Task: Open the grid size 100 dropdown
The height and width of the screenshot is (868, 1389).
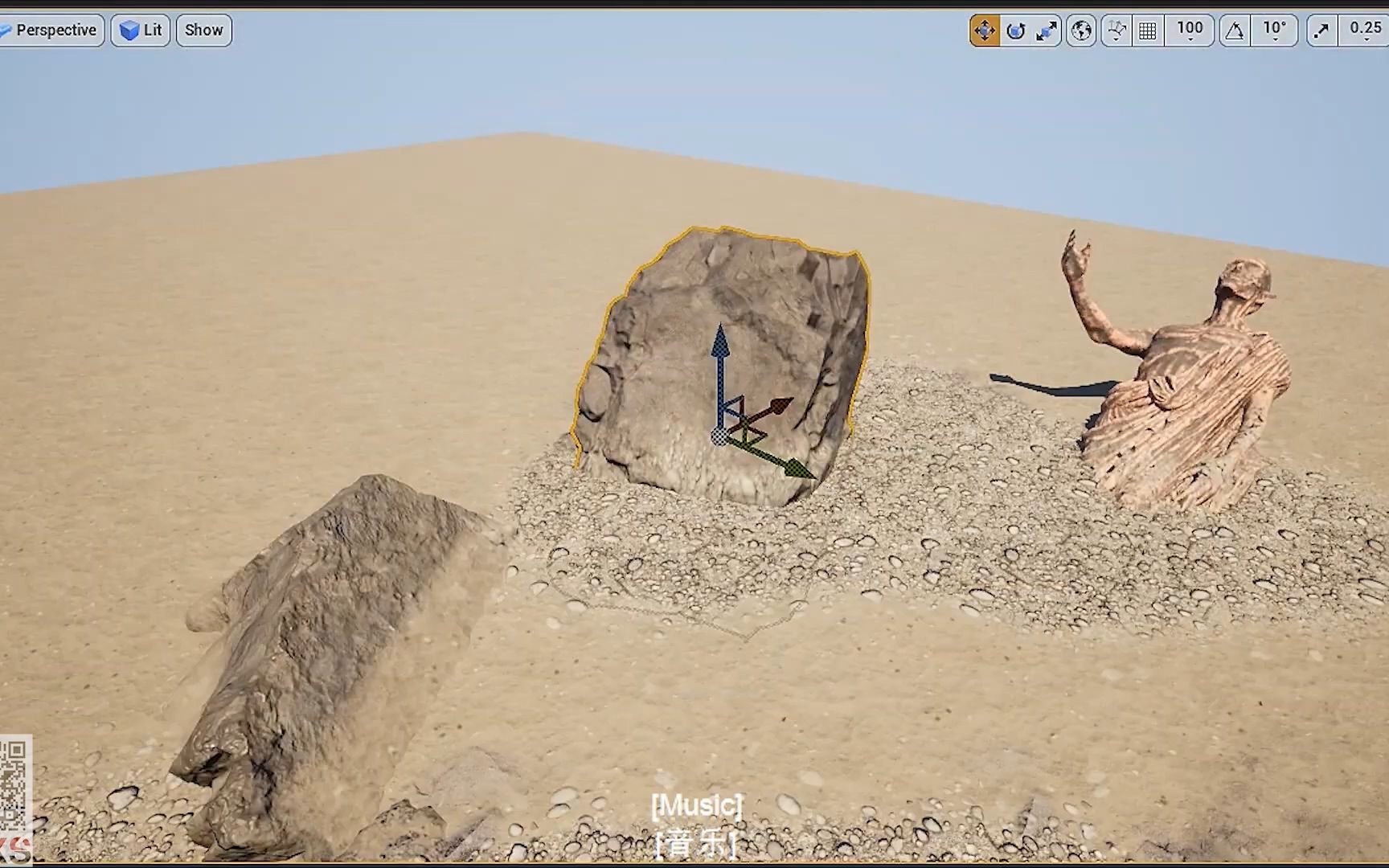Action: tap(1190, 30)
